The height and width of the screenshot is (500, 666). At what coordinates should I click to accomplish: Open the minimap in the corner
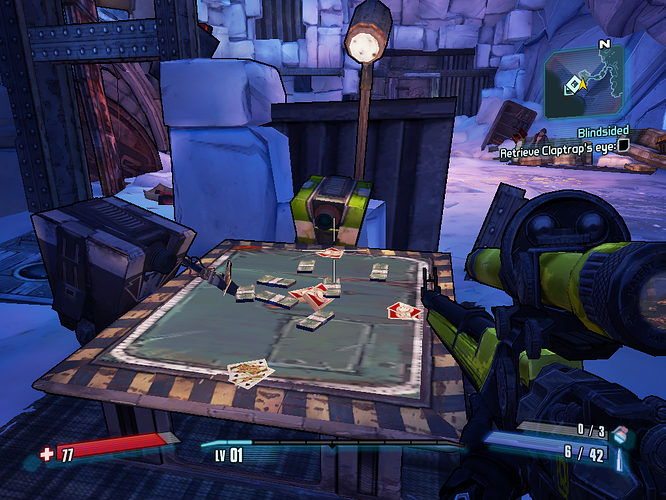592,81
